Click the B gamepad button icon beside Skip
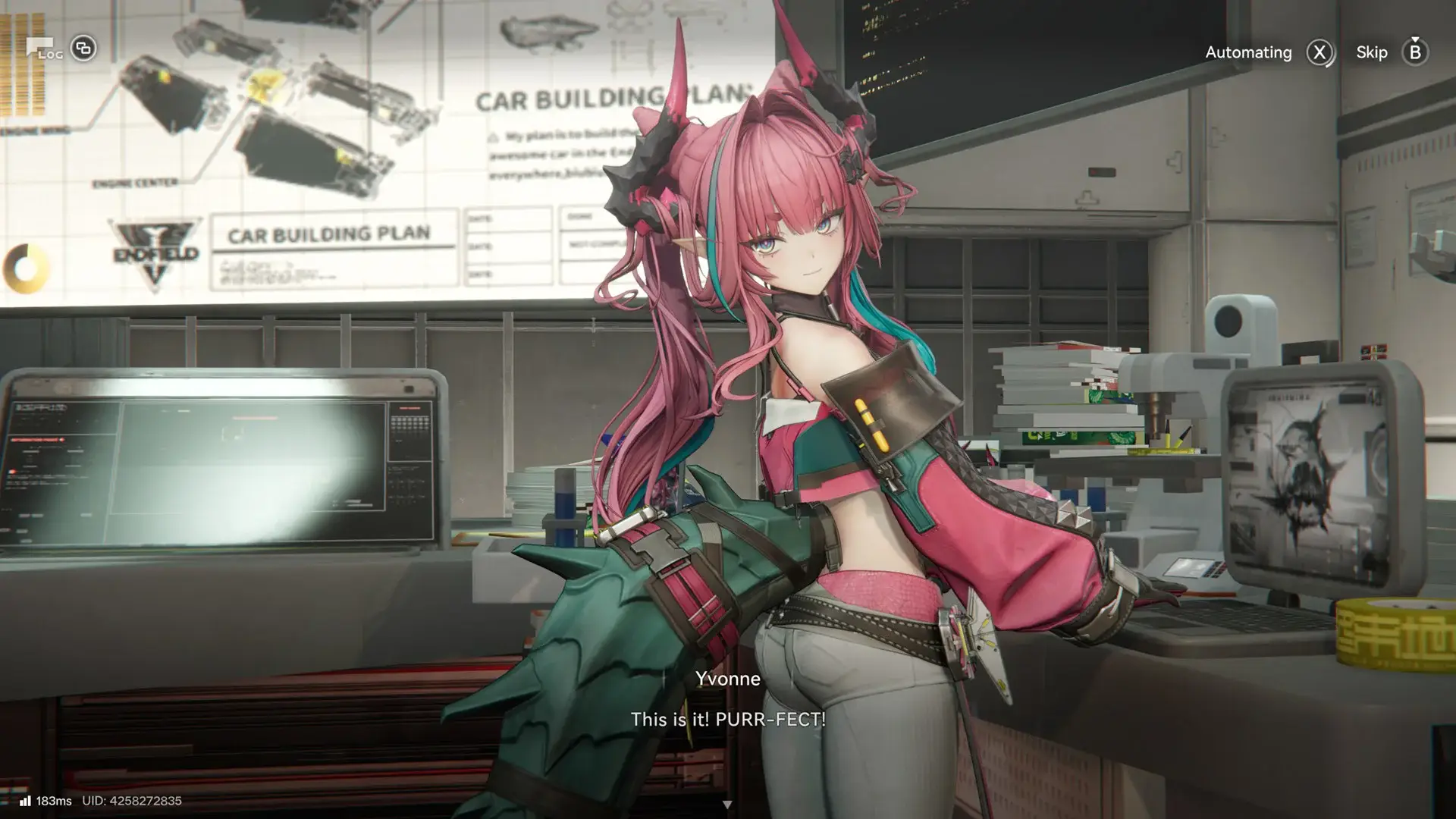Screen dimensions: 1456x819 1415,52
